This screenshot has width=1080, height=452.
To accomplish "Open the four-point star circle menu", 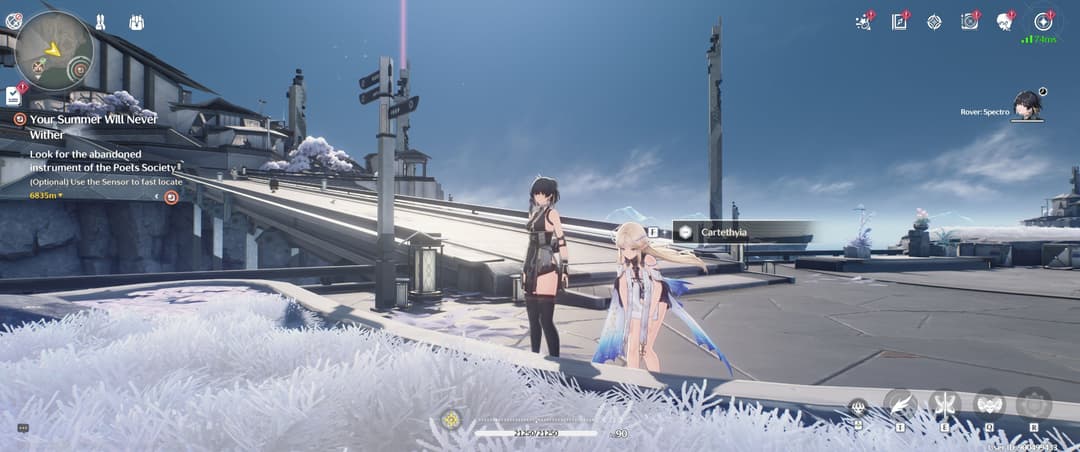I will point(1043,21).
